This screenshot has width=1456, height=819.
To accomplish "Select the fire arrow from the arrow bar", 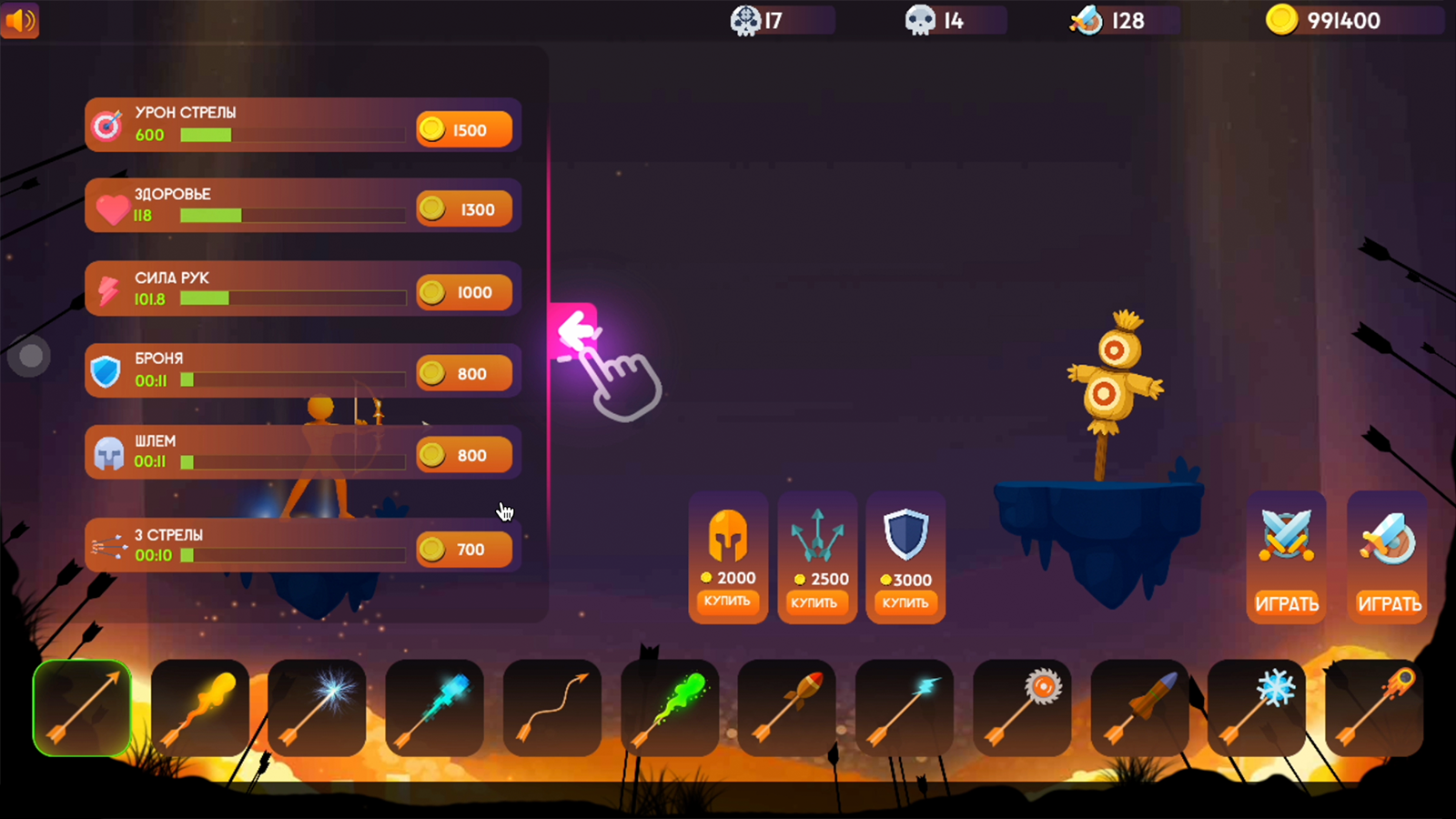I will (x=200, y=708).
